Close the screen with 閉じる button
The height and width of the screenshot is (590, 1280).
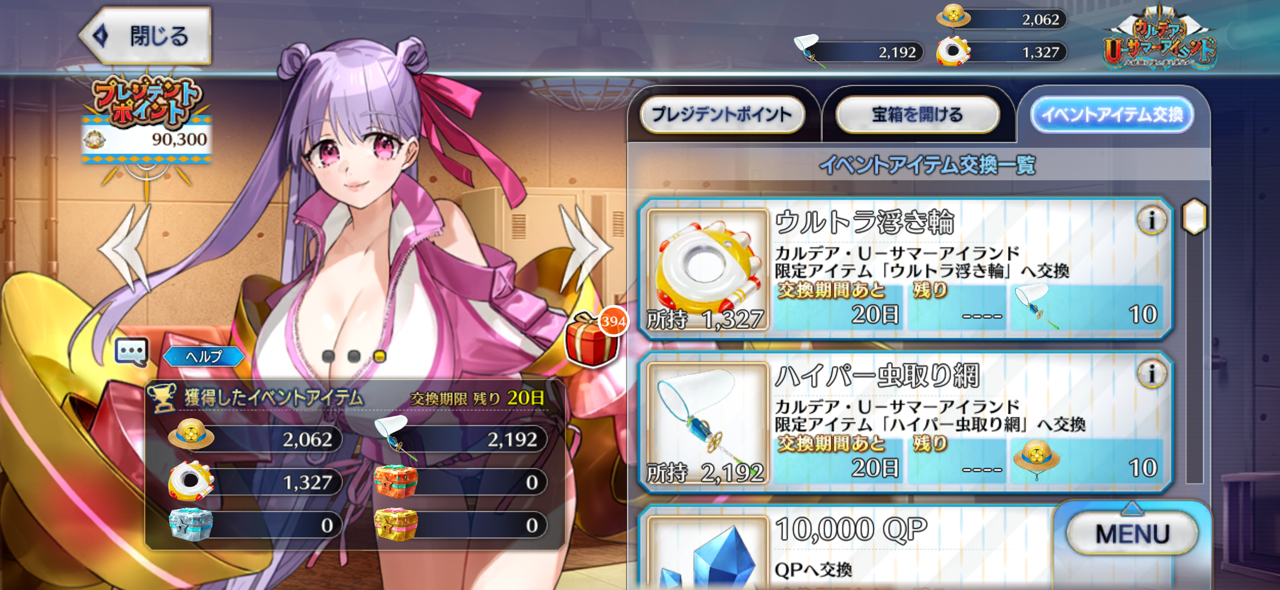pyautogui.click(x=146, y=36)
